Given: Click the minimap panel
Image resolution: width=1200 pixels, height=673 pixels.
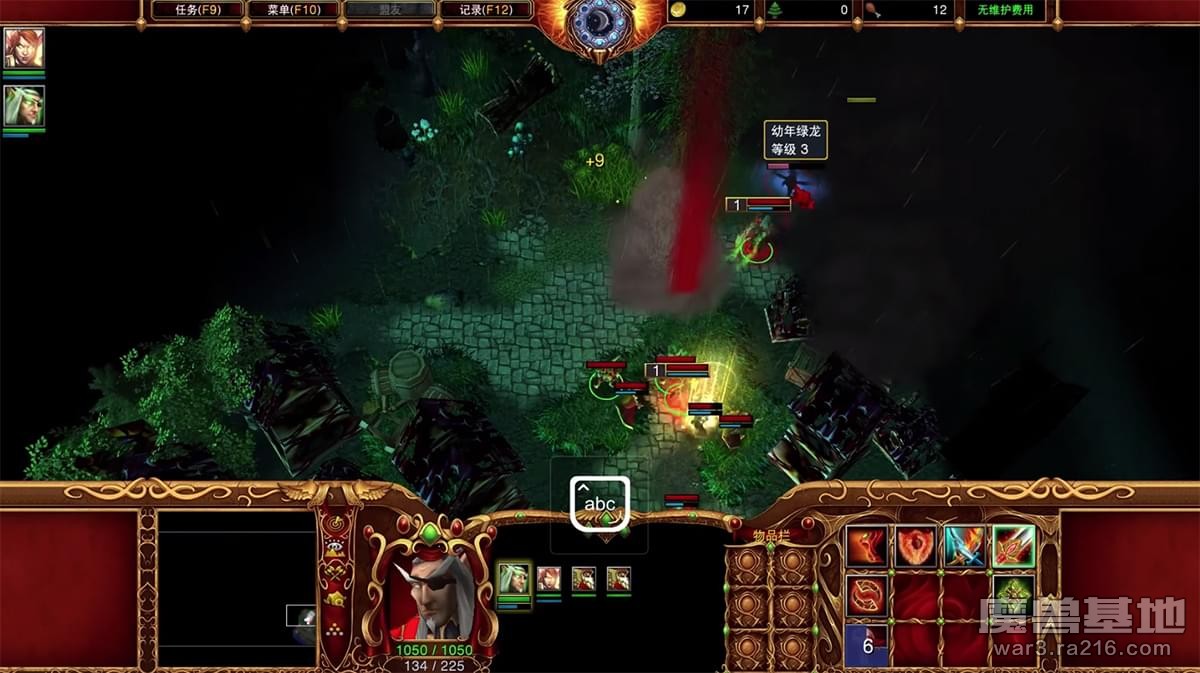Looking at the screenshot, I should pyautogui.click(x=236, y=590).
